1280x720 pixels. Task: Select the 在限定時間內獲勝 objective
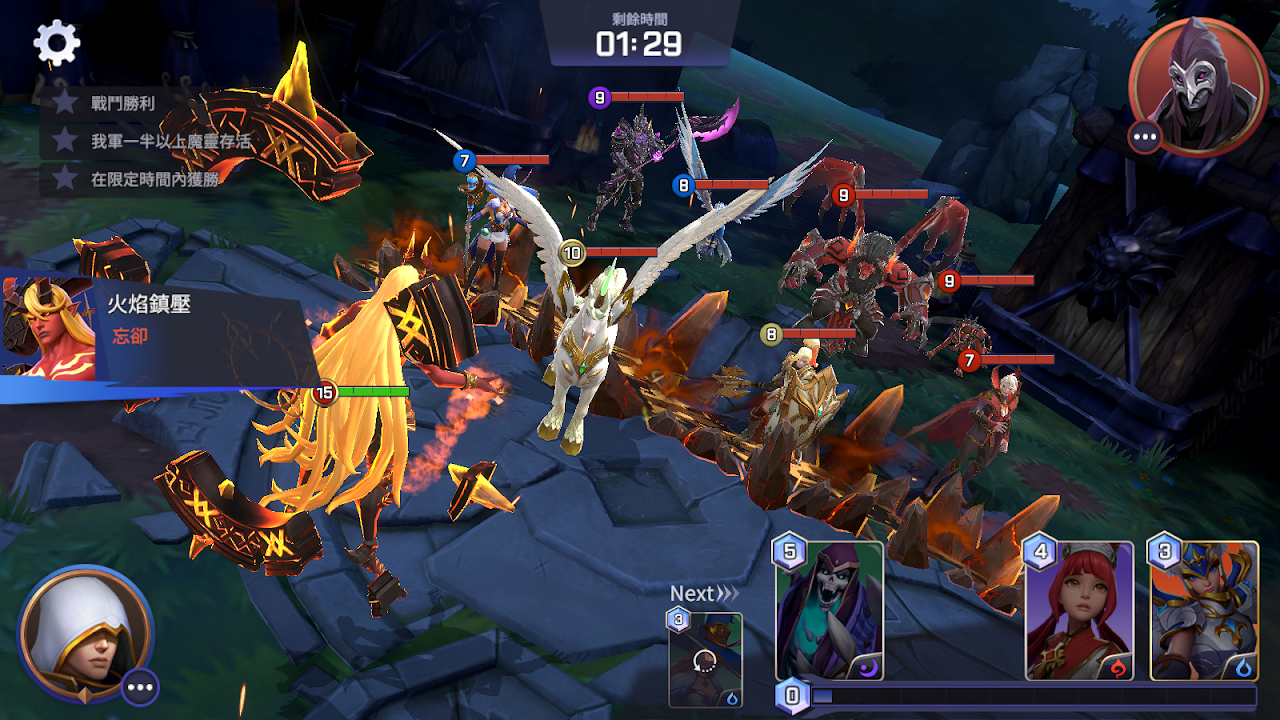(140, 179)
